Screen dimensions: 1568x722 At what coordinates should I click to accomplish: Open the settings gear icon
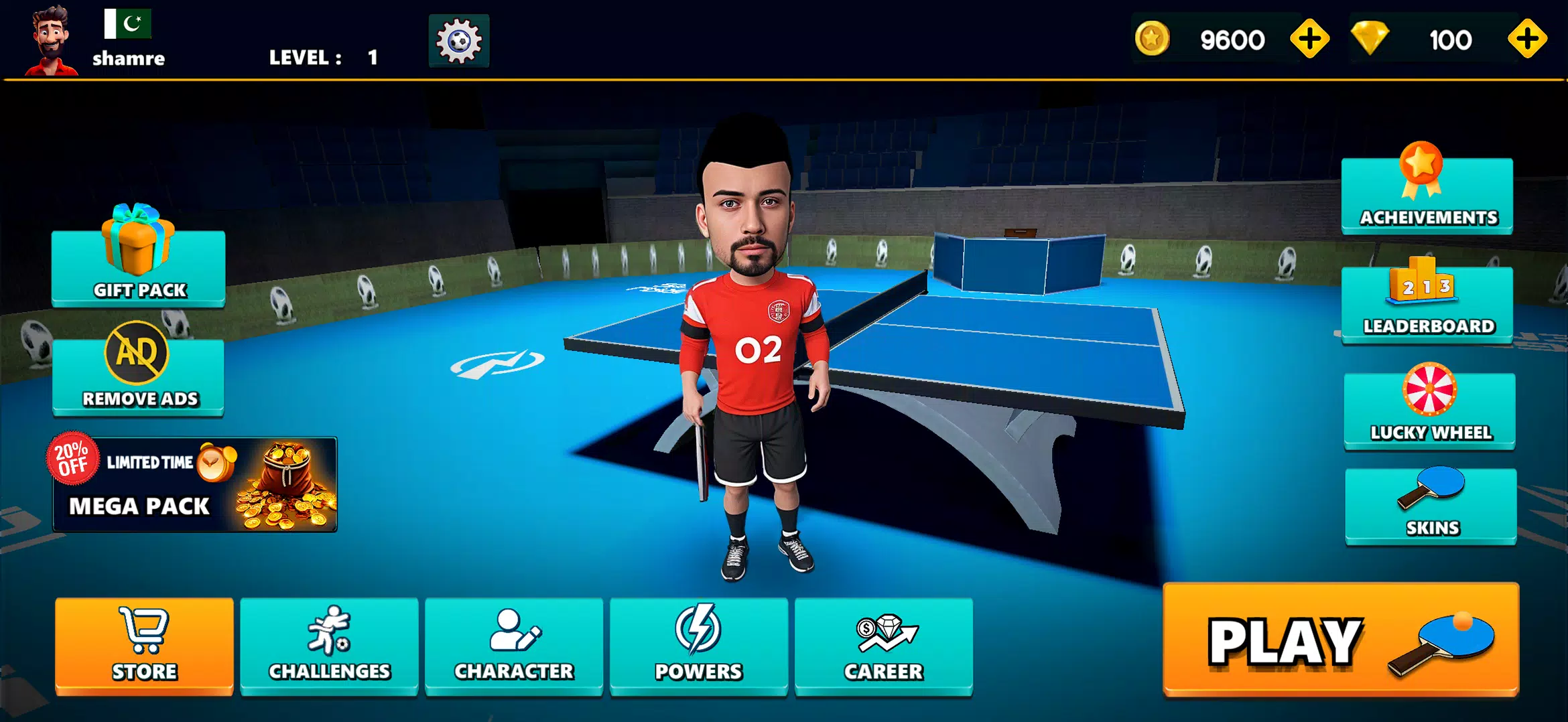[x=458, y=41]
